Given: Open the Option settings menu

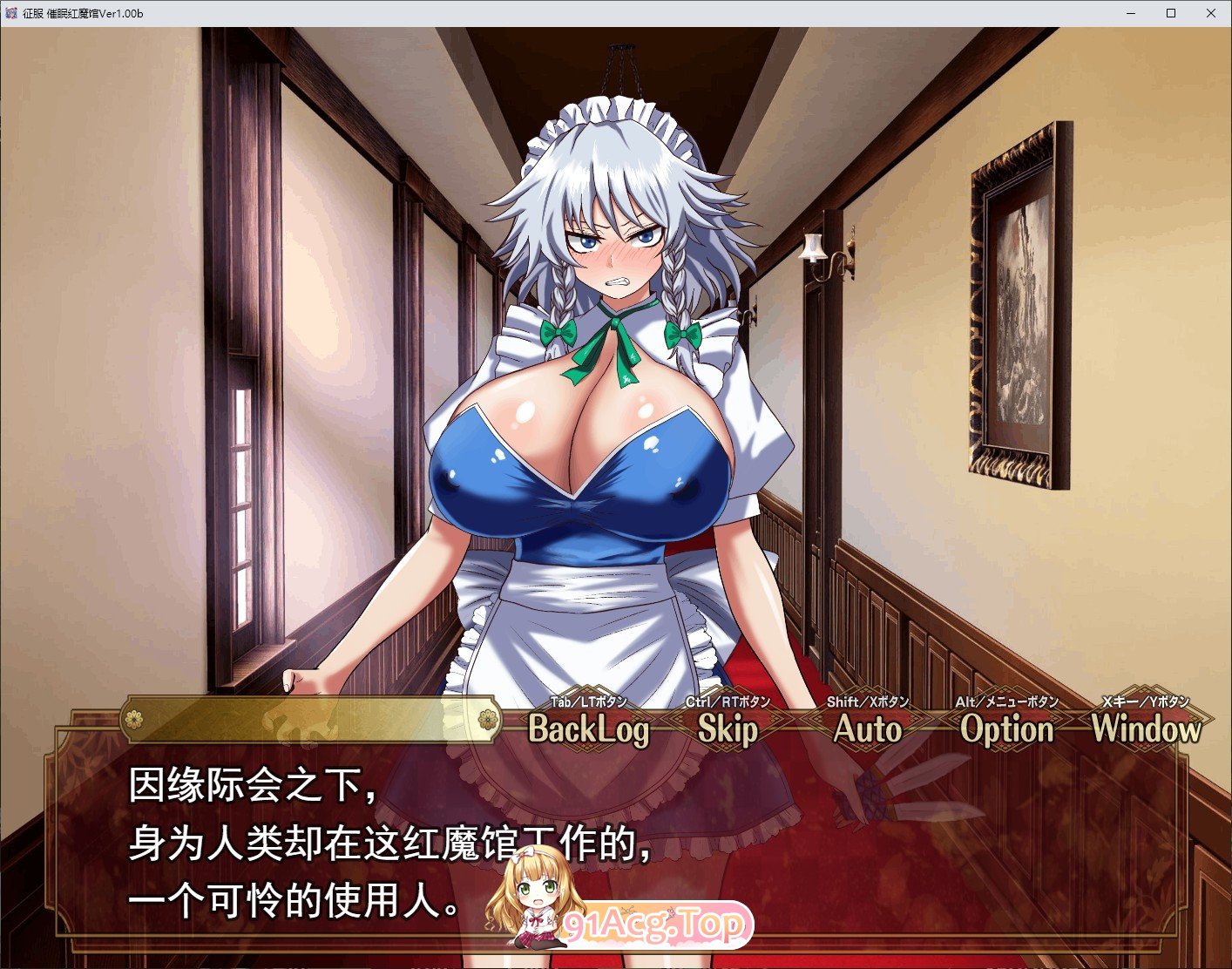Looking at the screenshot, I should pyautogui.click(x=1006, y=728).
